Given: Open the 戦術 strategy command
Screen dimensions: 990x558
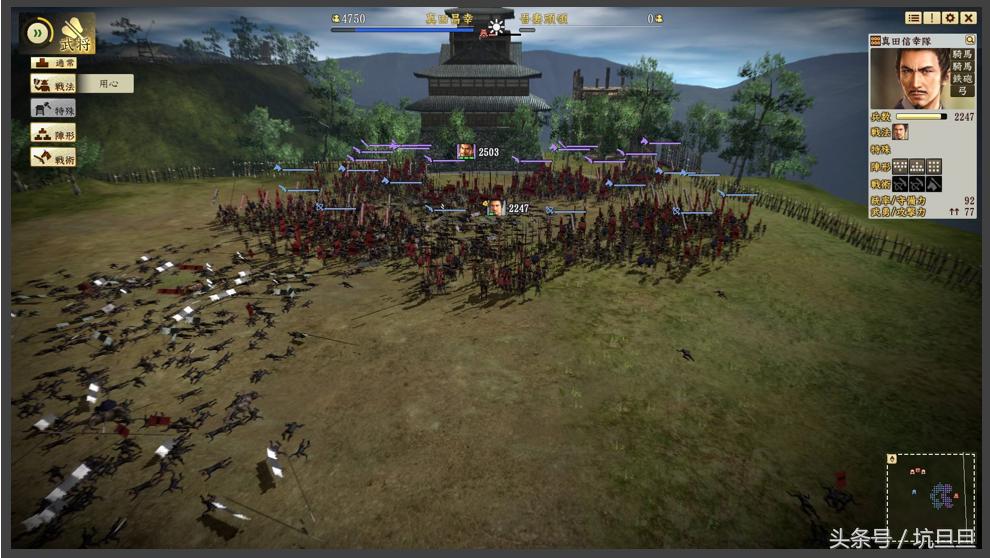Looking at the screenshot, I should [x=52, y=157].
